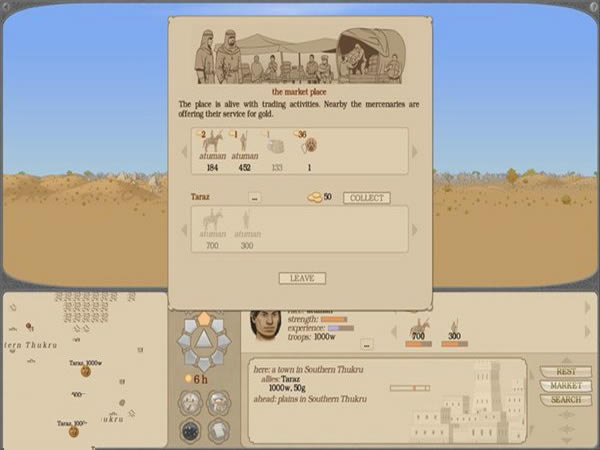Select the army's 700 cavalry unit icon
600x450 pixels.
pos(420,327)
